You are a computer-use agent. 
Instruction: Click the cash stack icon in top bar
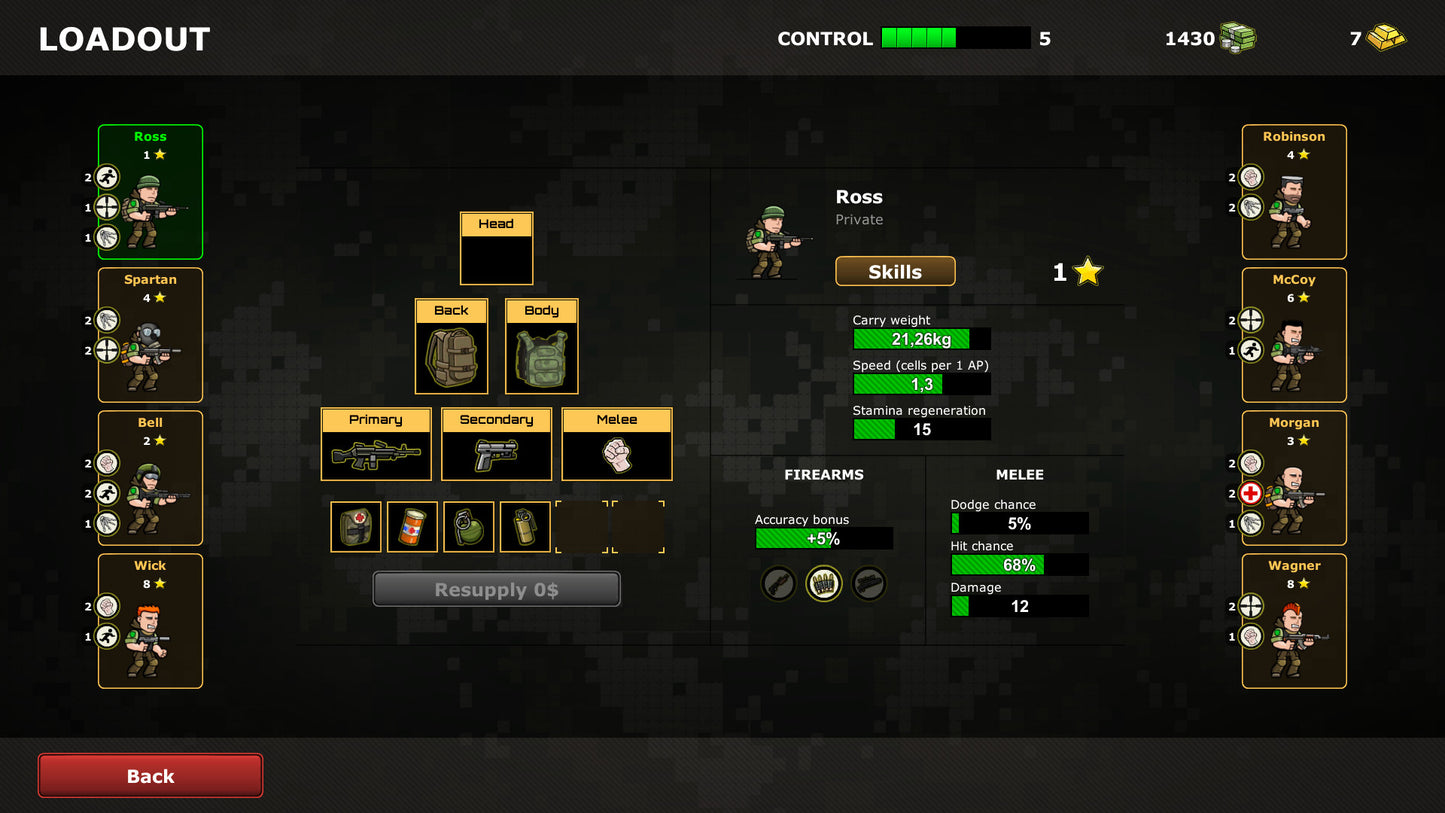tap(1237, 38)
